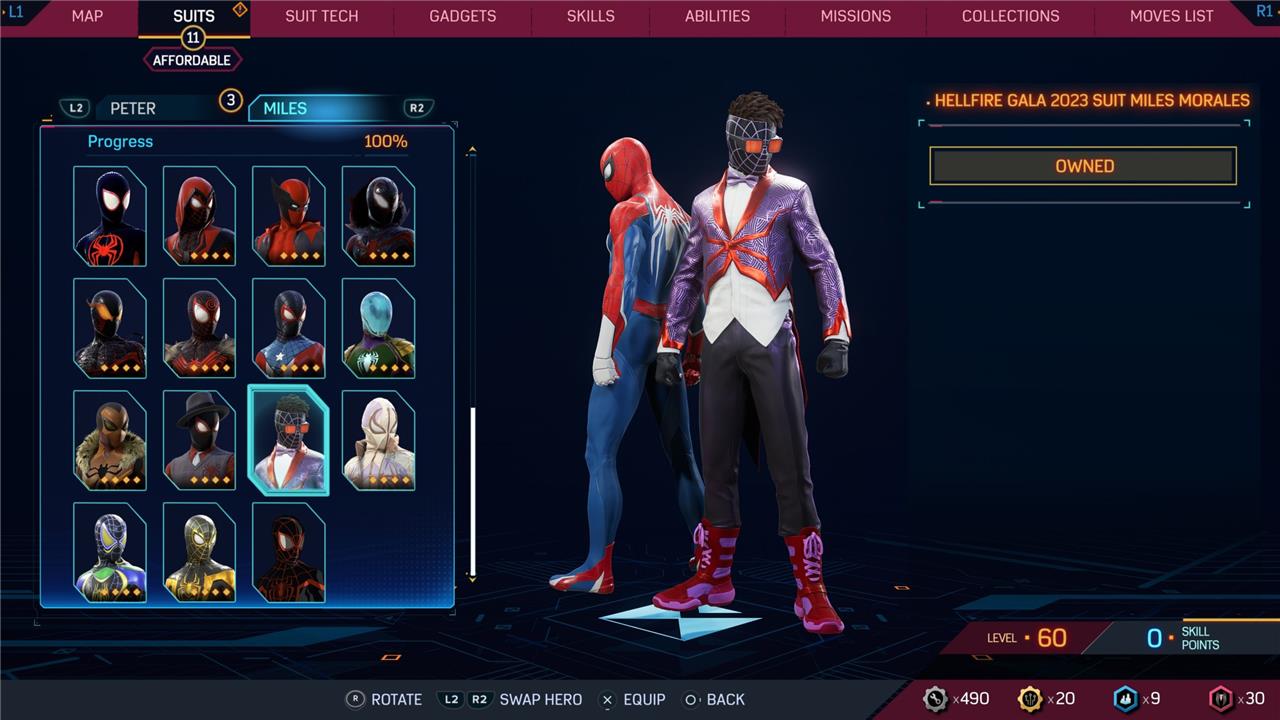The height and width of the screenshot is (720, 1280).
Task: Select the teal glass-helmet suit
Action: pyautogui.click(x=378, y=328)
